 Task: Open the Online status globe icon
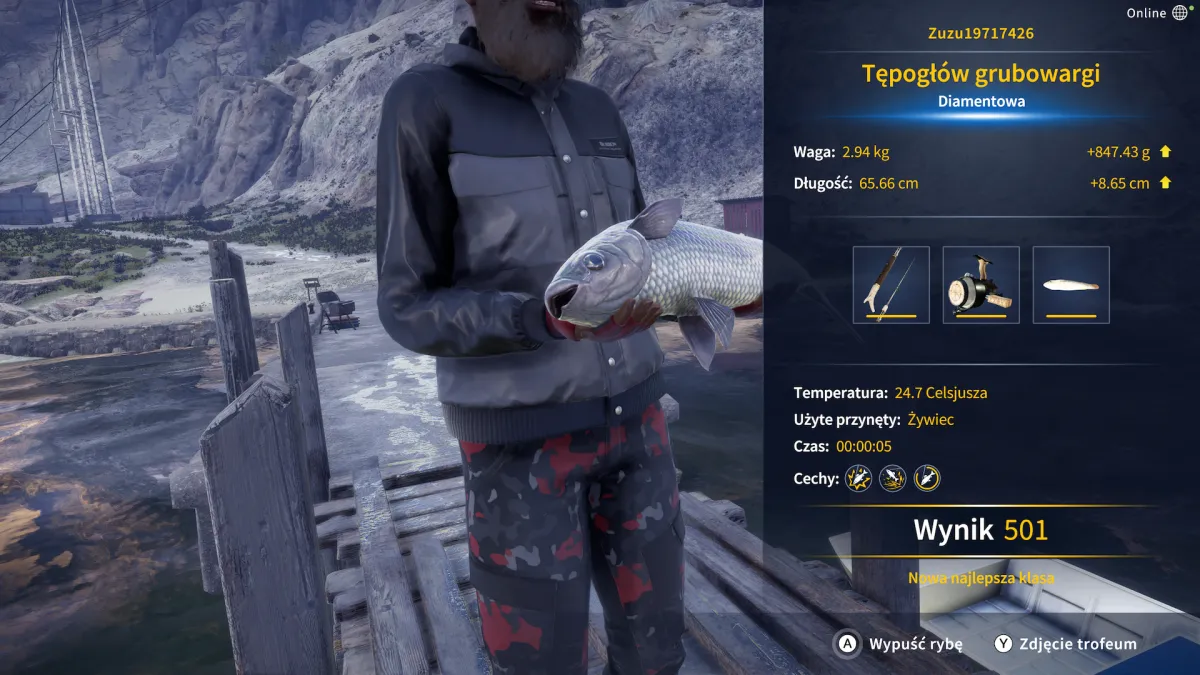click(1180, 13)
